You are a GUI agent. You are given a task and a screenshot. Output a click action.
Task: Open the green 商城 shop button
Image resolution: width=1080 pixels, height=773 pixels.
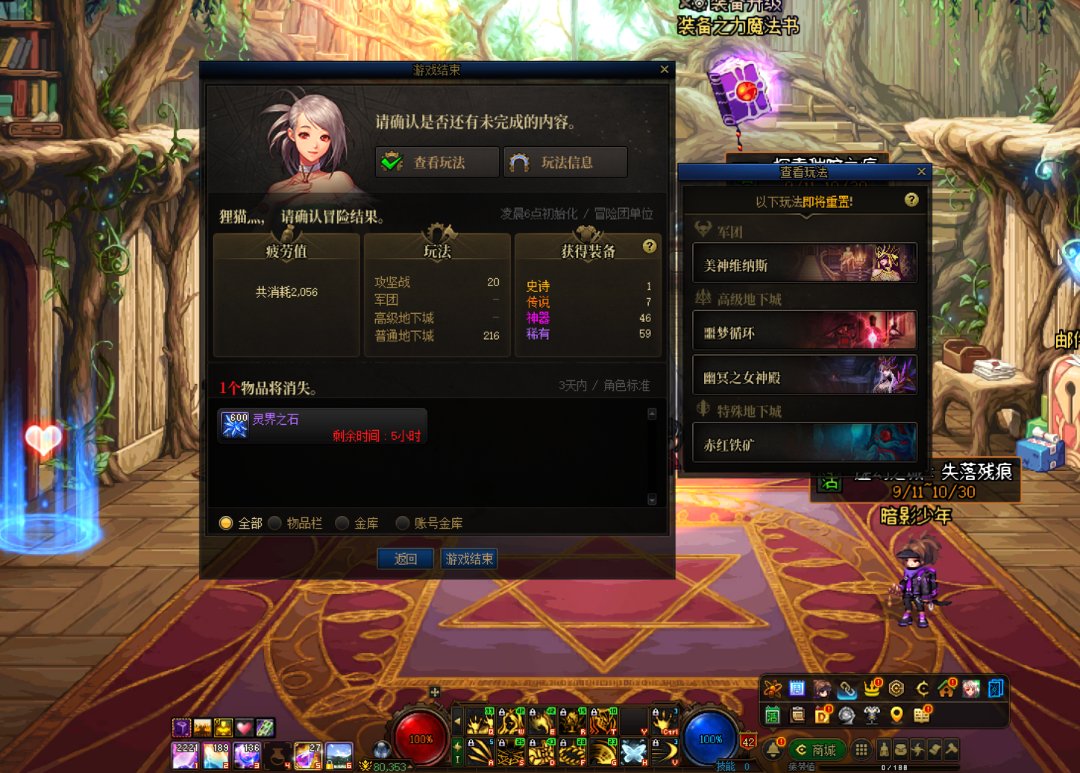(x=817, y=750)
